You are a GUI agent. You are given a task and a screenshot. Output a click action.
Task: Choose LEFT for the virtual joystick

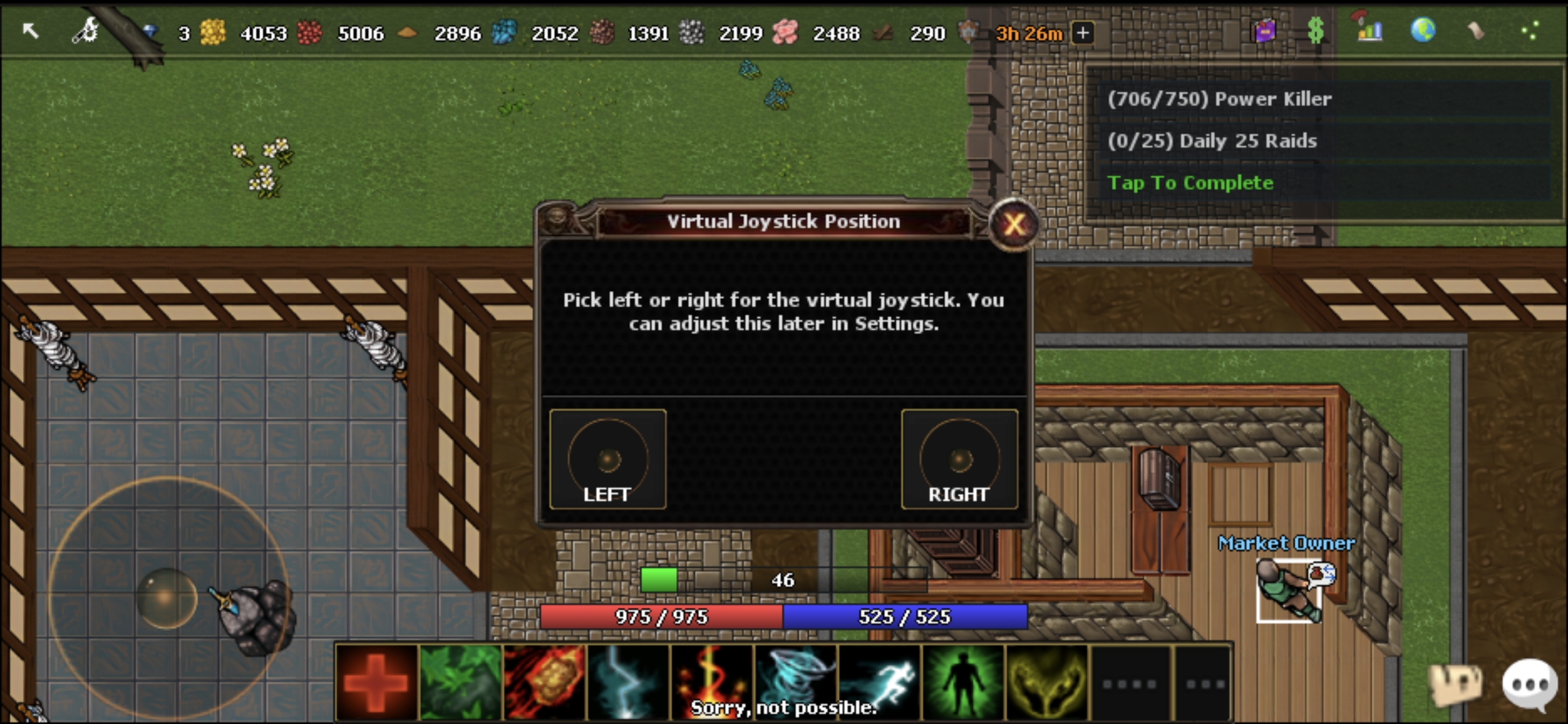607,460
